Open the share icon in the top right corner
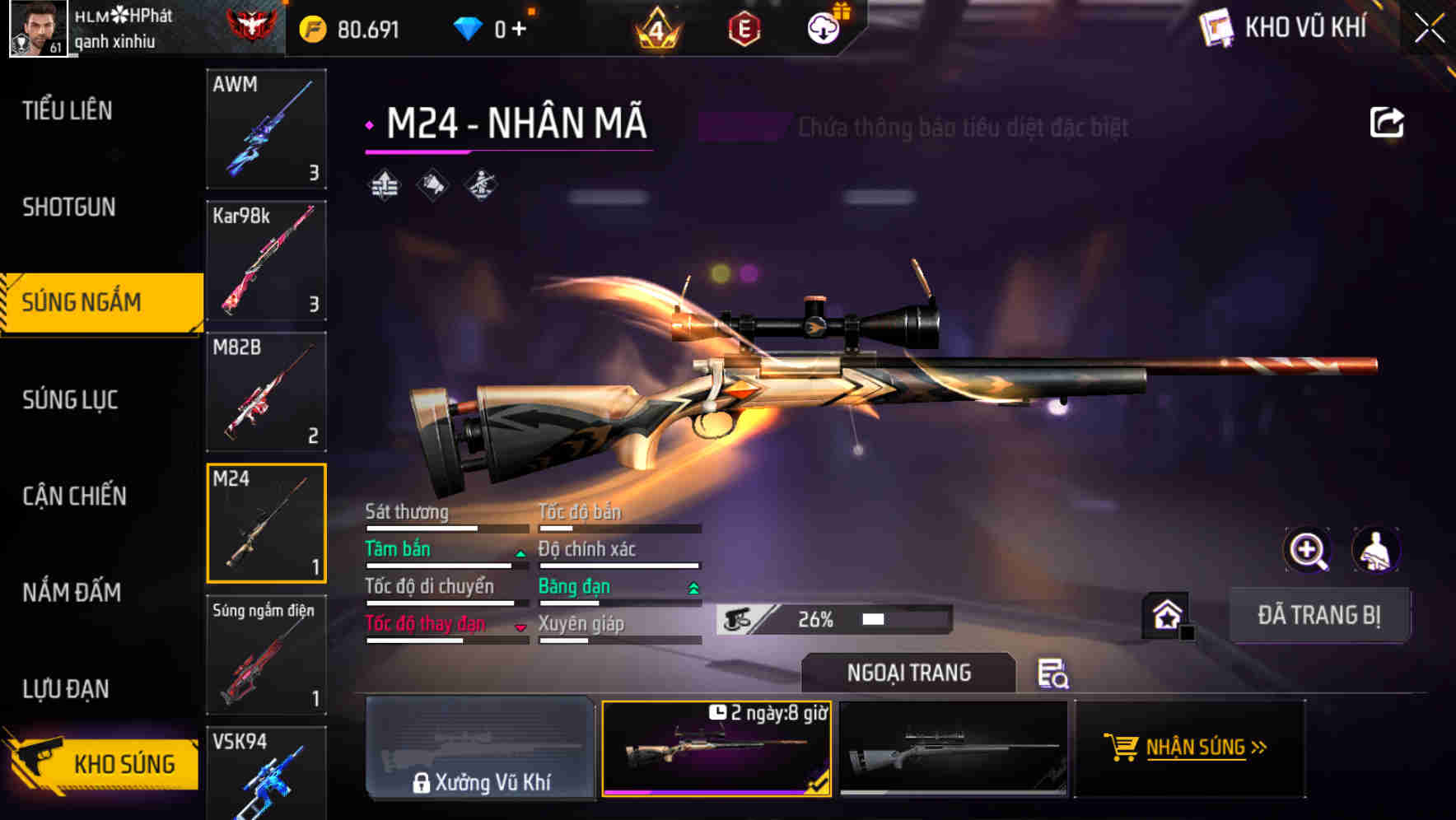This screenshot has height=820, width=1456. click(x=1387, y=121)
